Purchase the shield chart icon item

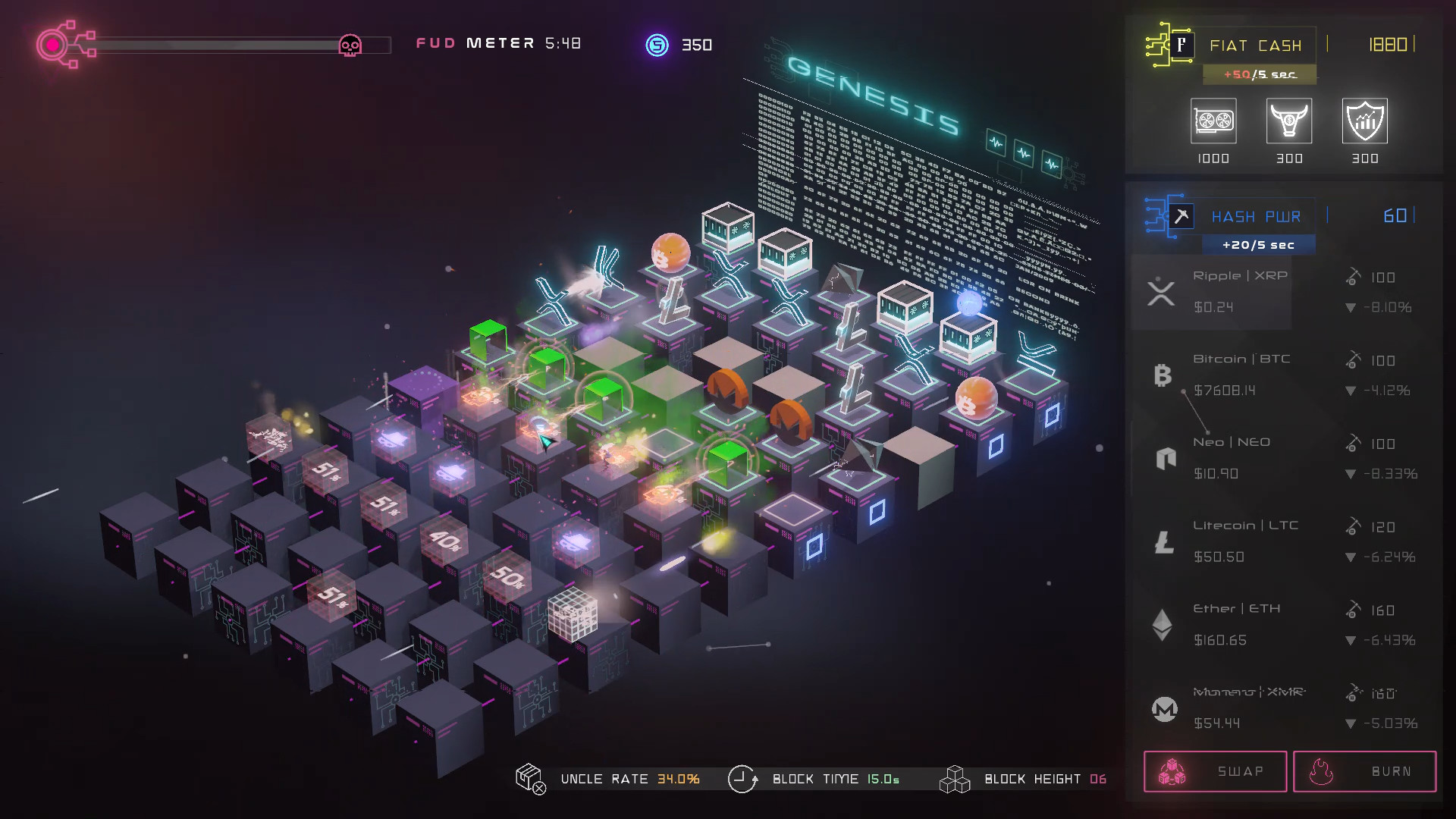click(1365, 121)
